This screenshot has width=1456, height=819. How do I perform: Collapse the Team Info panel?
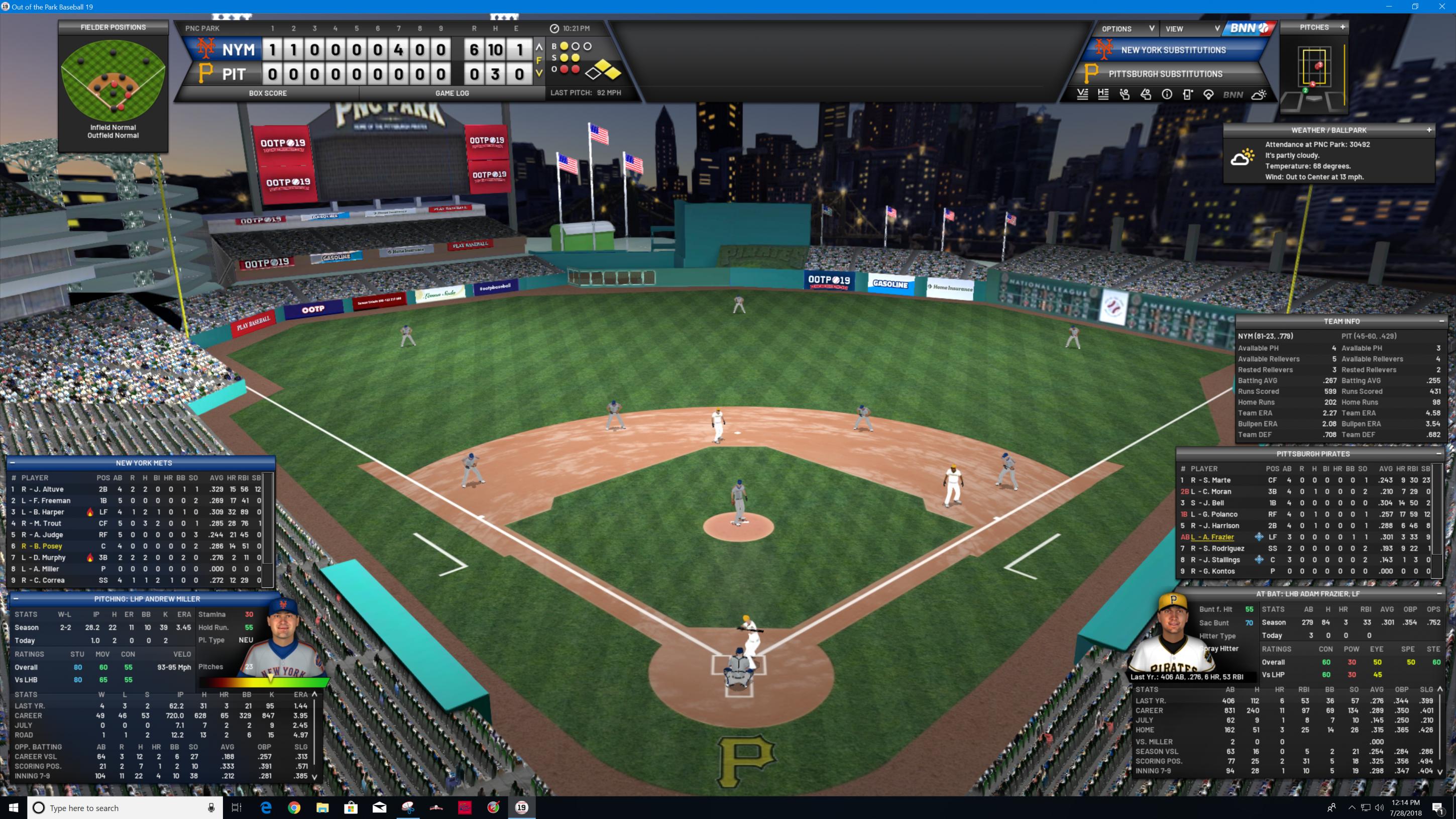[x=1441, y=321]
